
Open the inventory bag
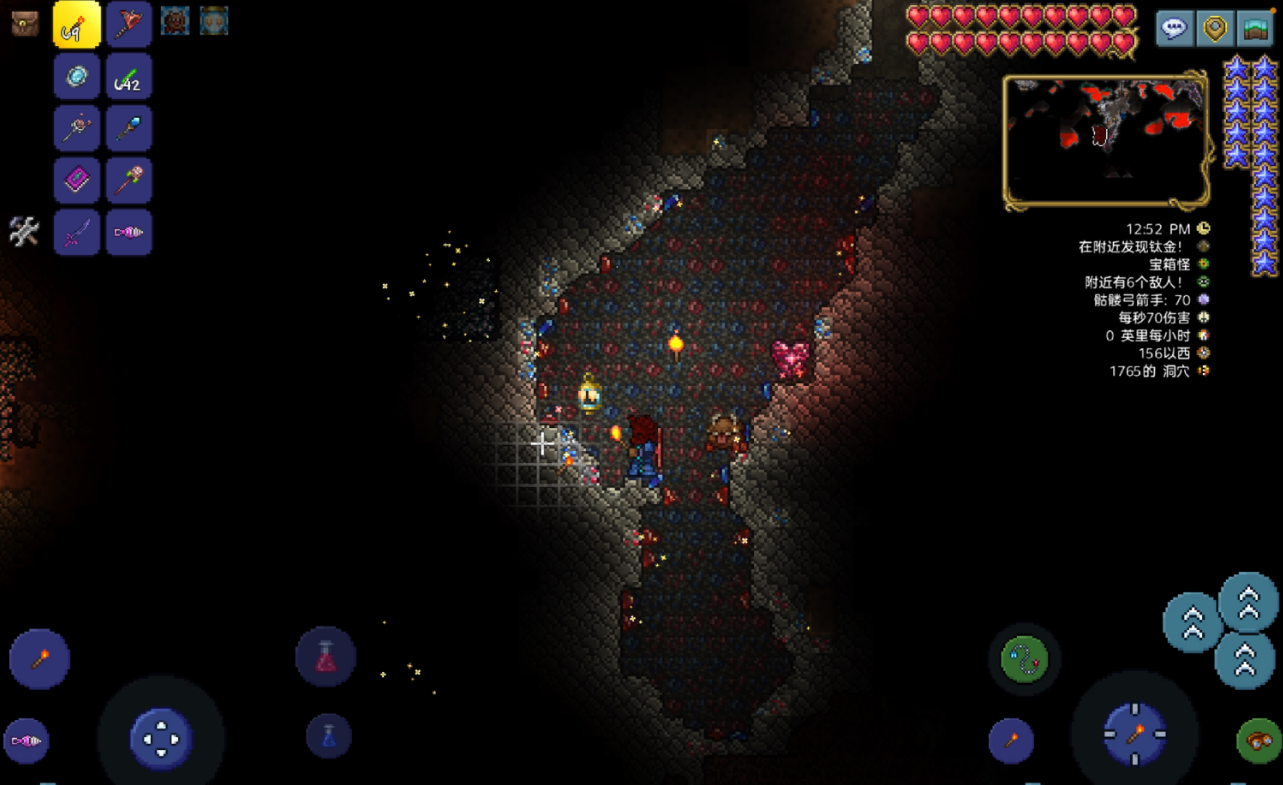tap(25, 24)
